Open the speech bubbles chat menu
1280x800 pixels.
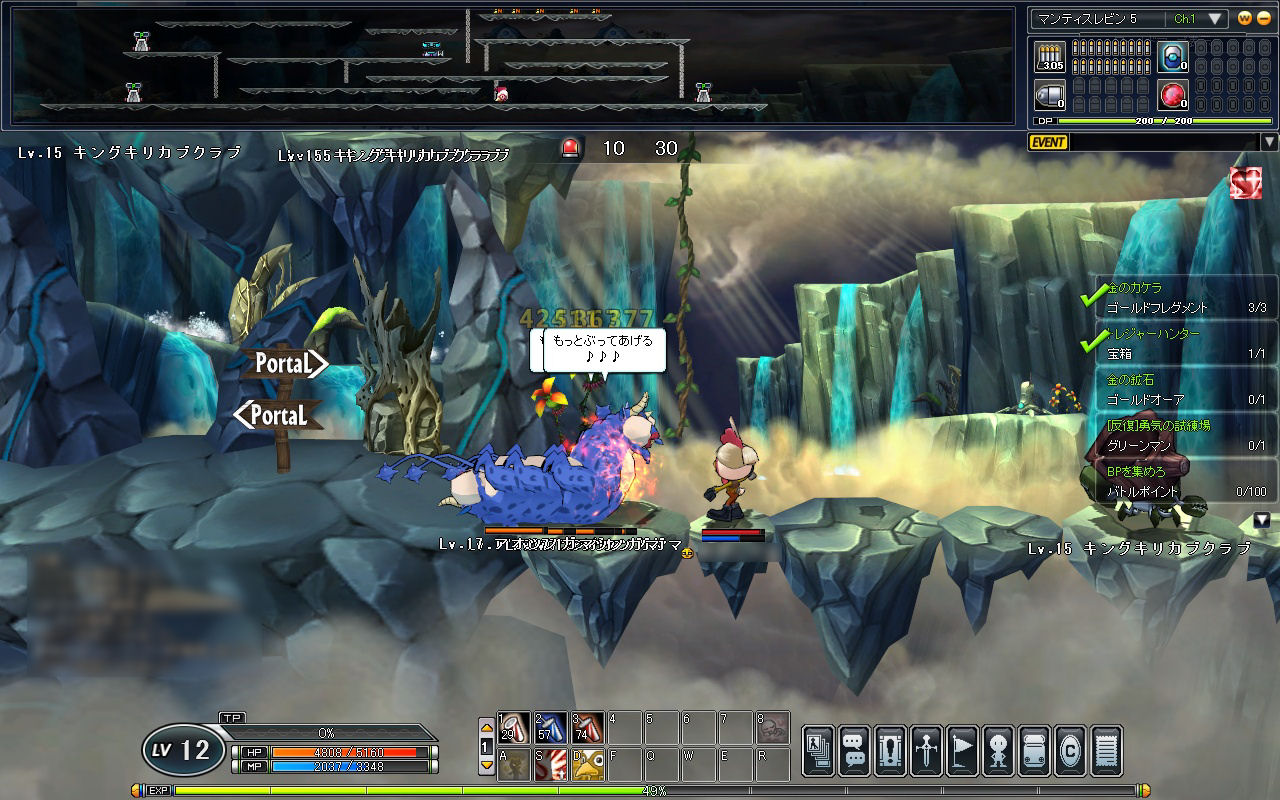(x=854, y=750)
